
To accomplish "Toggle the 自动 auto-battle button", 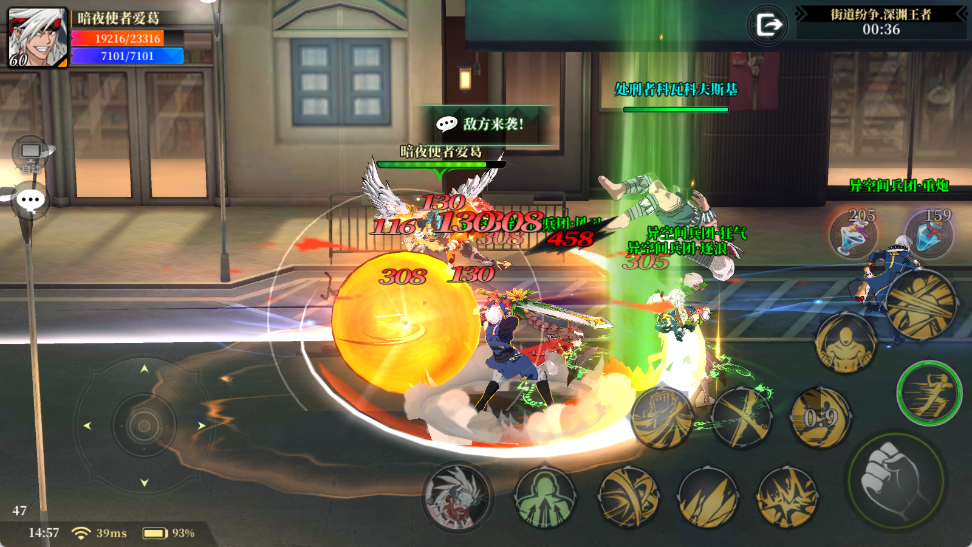I will tap(32, 153).
